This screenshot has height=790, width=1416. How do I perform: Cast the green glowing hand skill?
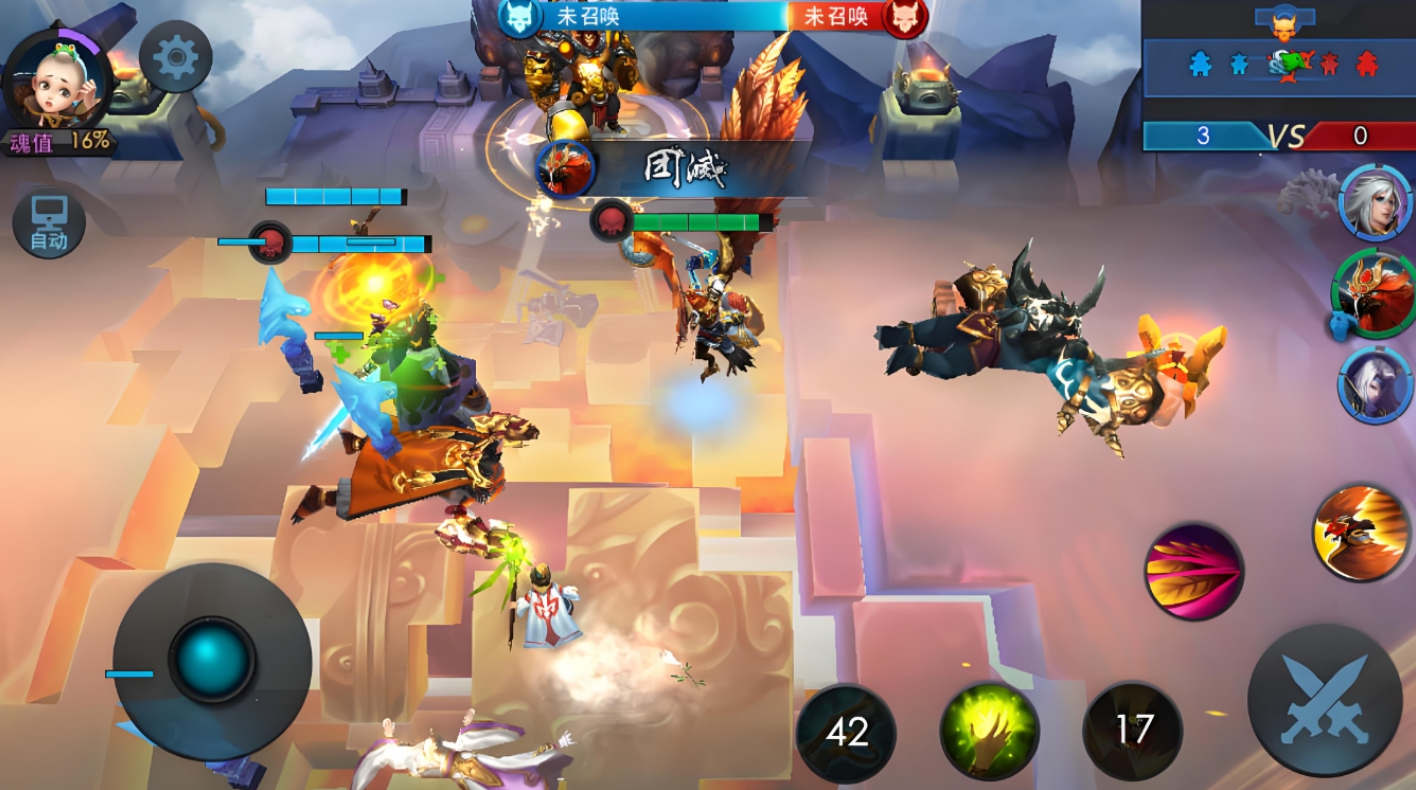[989, 731]
